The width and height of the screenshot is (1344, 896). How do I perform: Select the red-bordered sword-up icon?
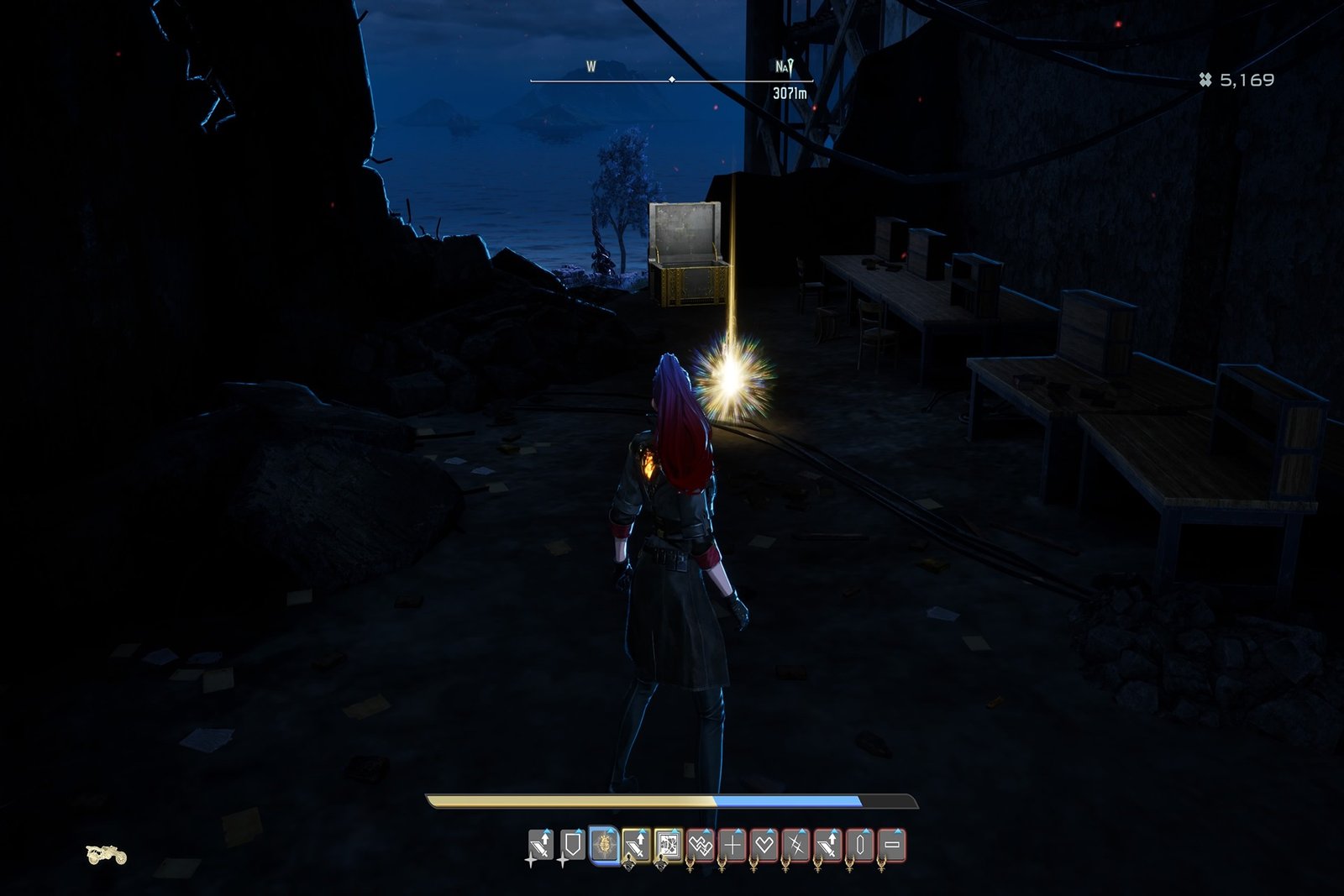click(828, 845)
